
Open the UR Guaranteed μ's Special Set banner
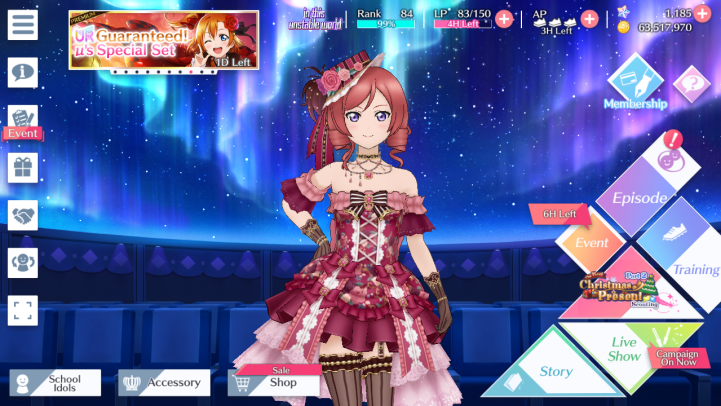pos(163,40)
